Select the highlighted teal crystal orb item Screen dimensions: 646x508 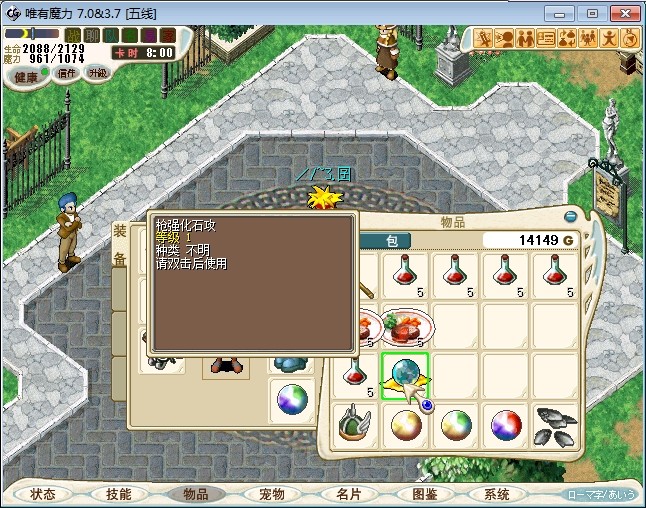pyautogui.click(x=405, y=375)
